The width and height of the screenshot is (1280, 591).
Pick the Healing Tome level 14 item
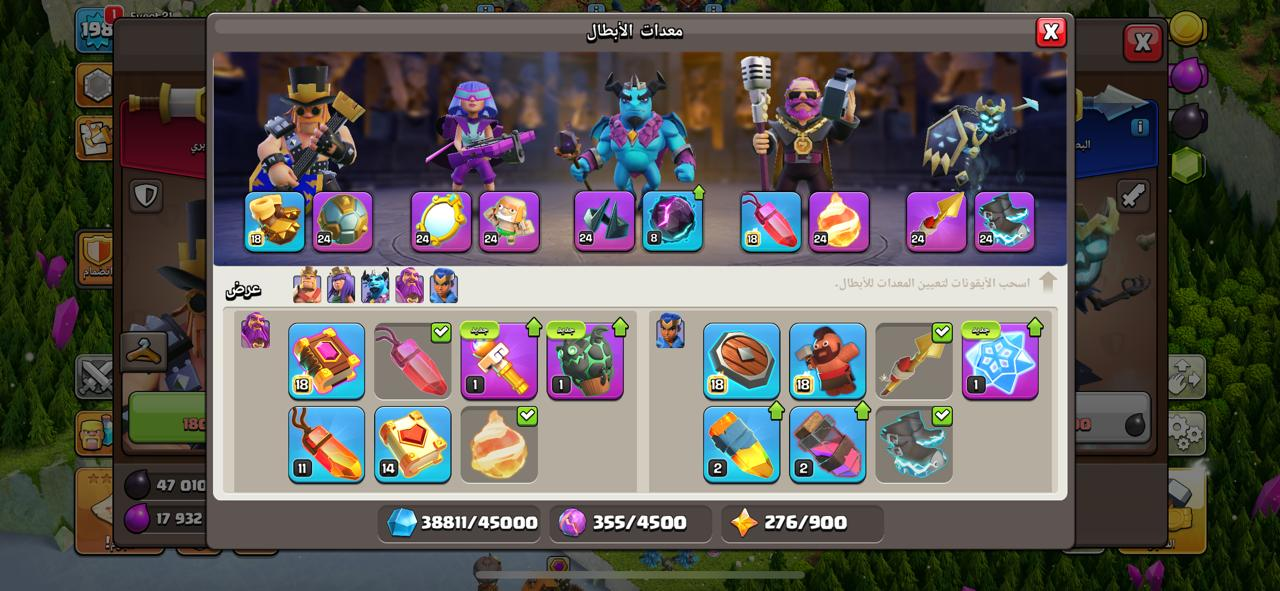coord(412,444)
